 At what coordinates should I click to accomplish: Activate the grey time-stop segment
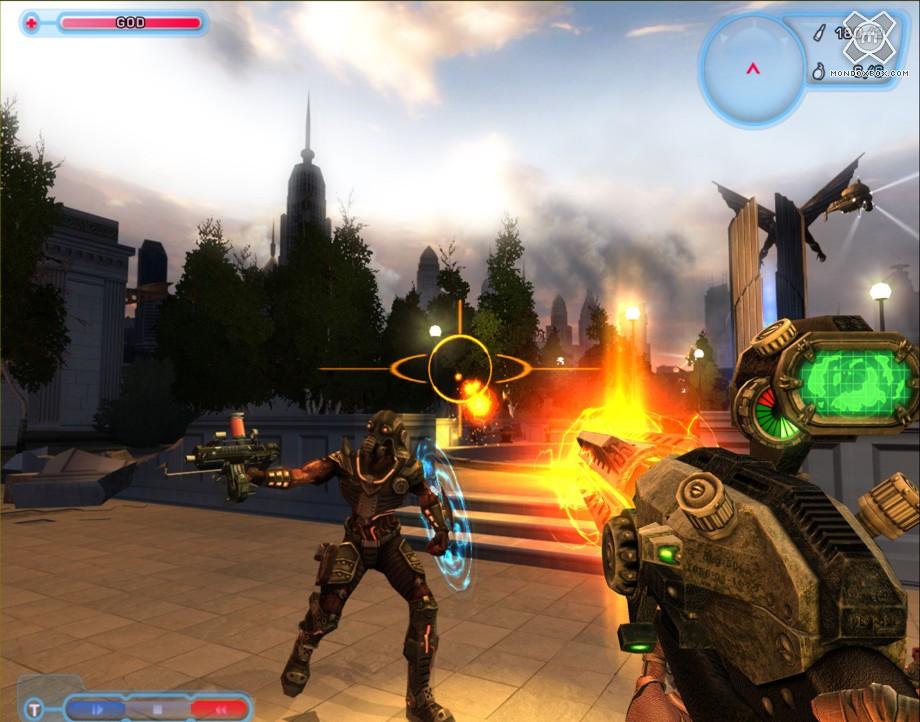coord(157,709)
